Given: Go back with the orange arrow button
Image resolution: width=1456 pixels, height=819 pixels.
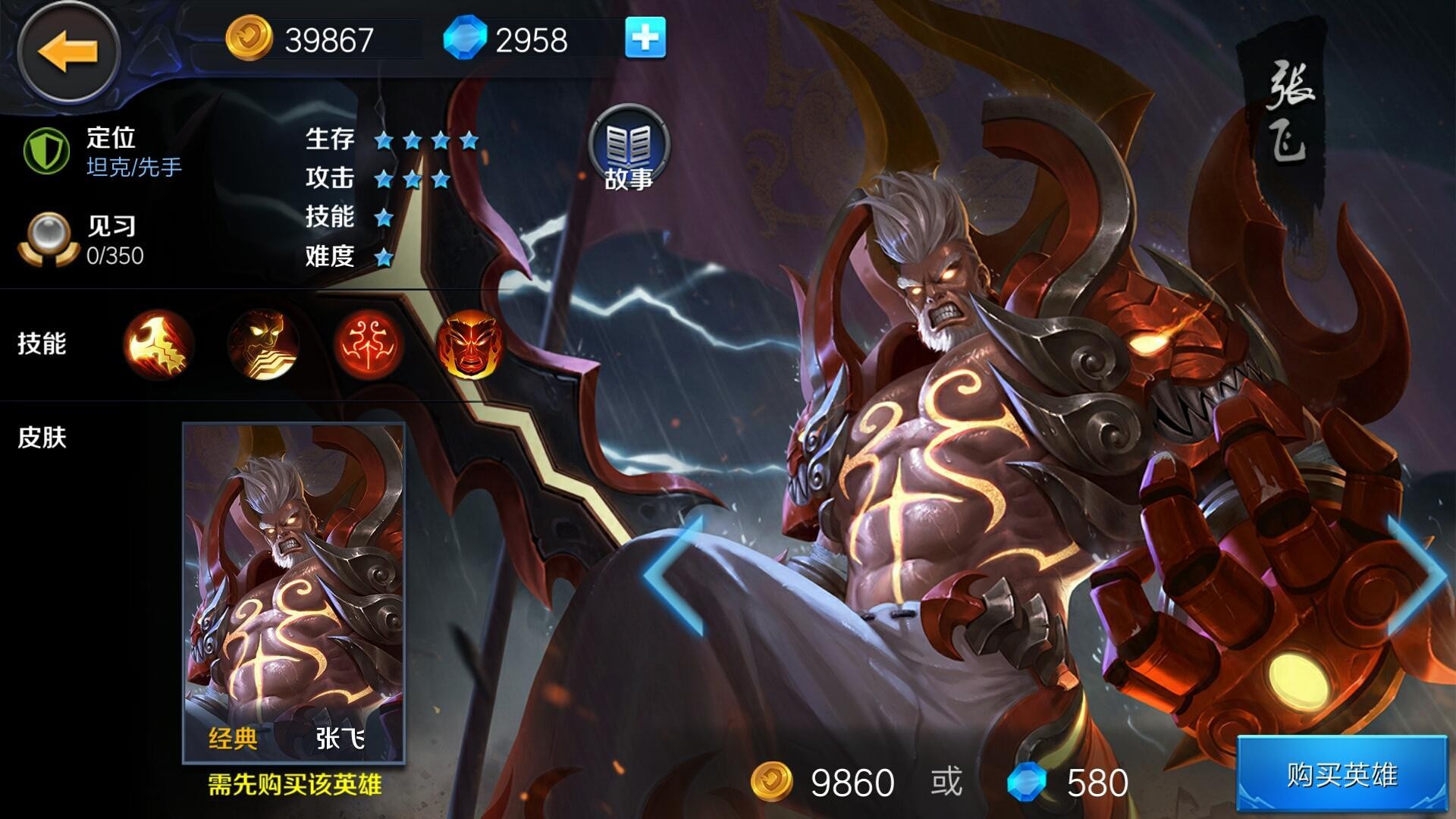Looking at the screenshot, I should 68,52.
